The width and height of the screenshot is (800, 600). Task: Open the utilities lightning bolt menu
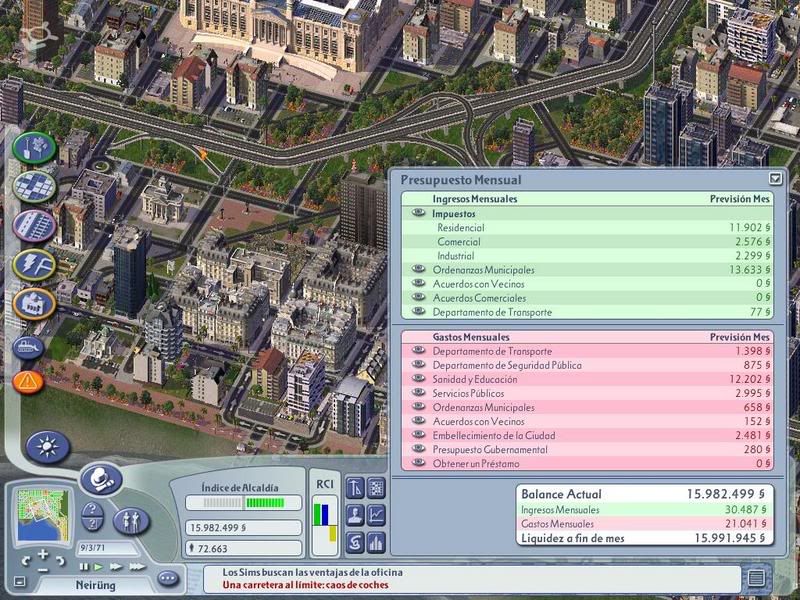34,264
